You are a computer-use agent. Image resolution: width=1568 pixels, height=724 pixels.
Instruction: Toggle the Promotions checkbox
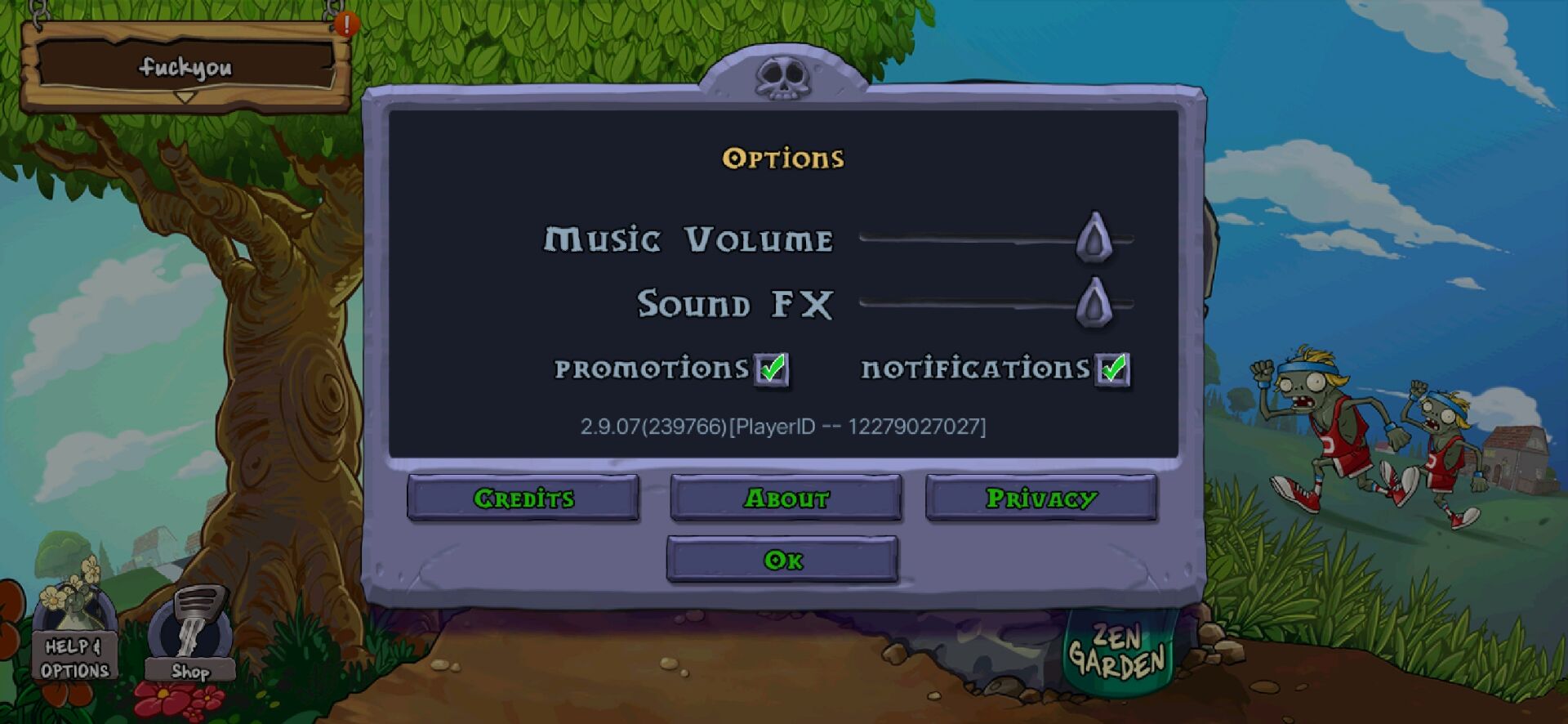pos(771,369)
